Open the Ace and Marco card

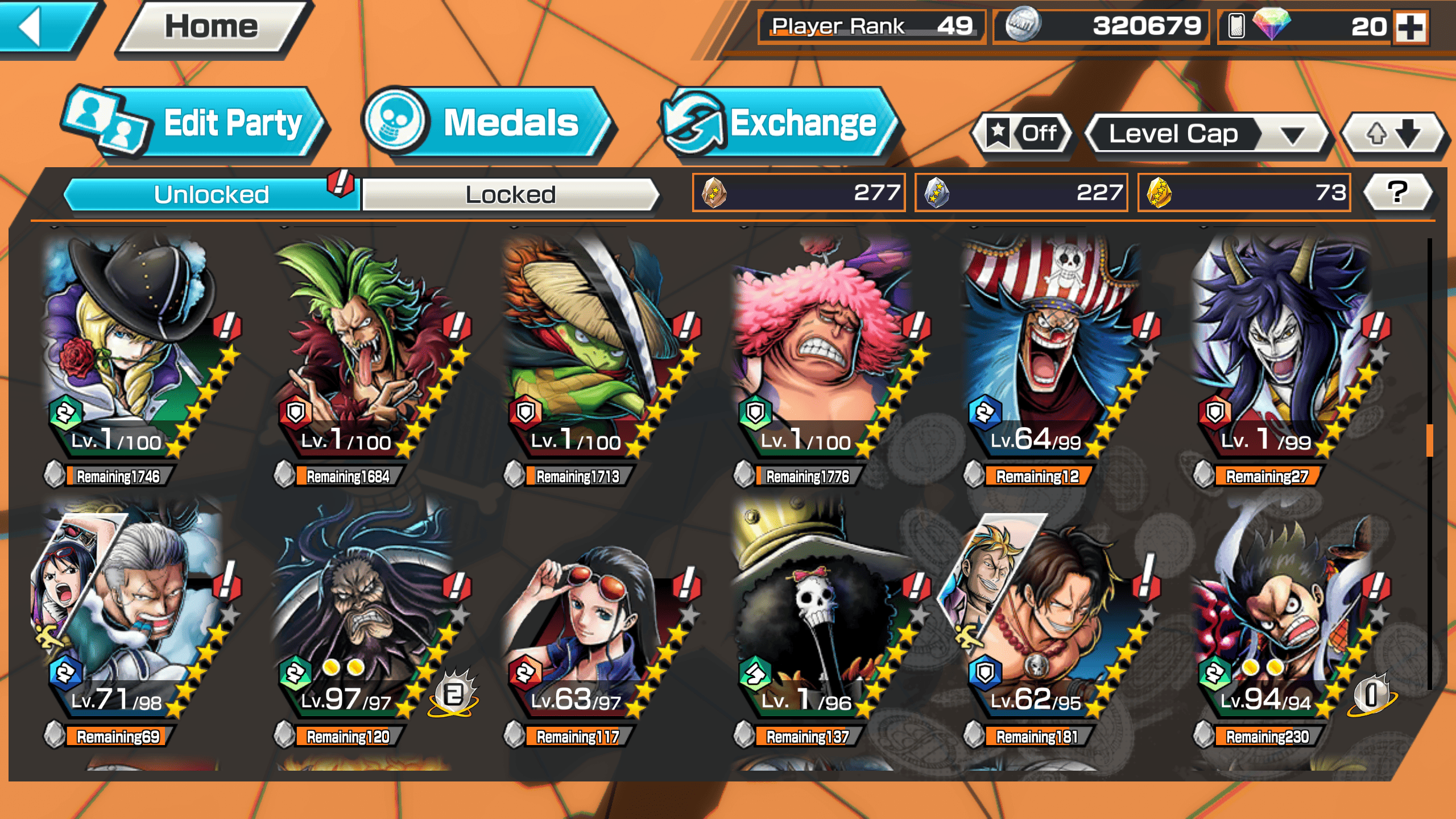coord(1046,614)
